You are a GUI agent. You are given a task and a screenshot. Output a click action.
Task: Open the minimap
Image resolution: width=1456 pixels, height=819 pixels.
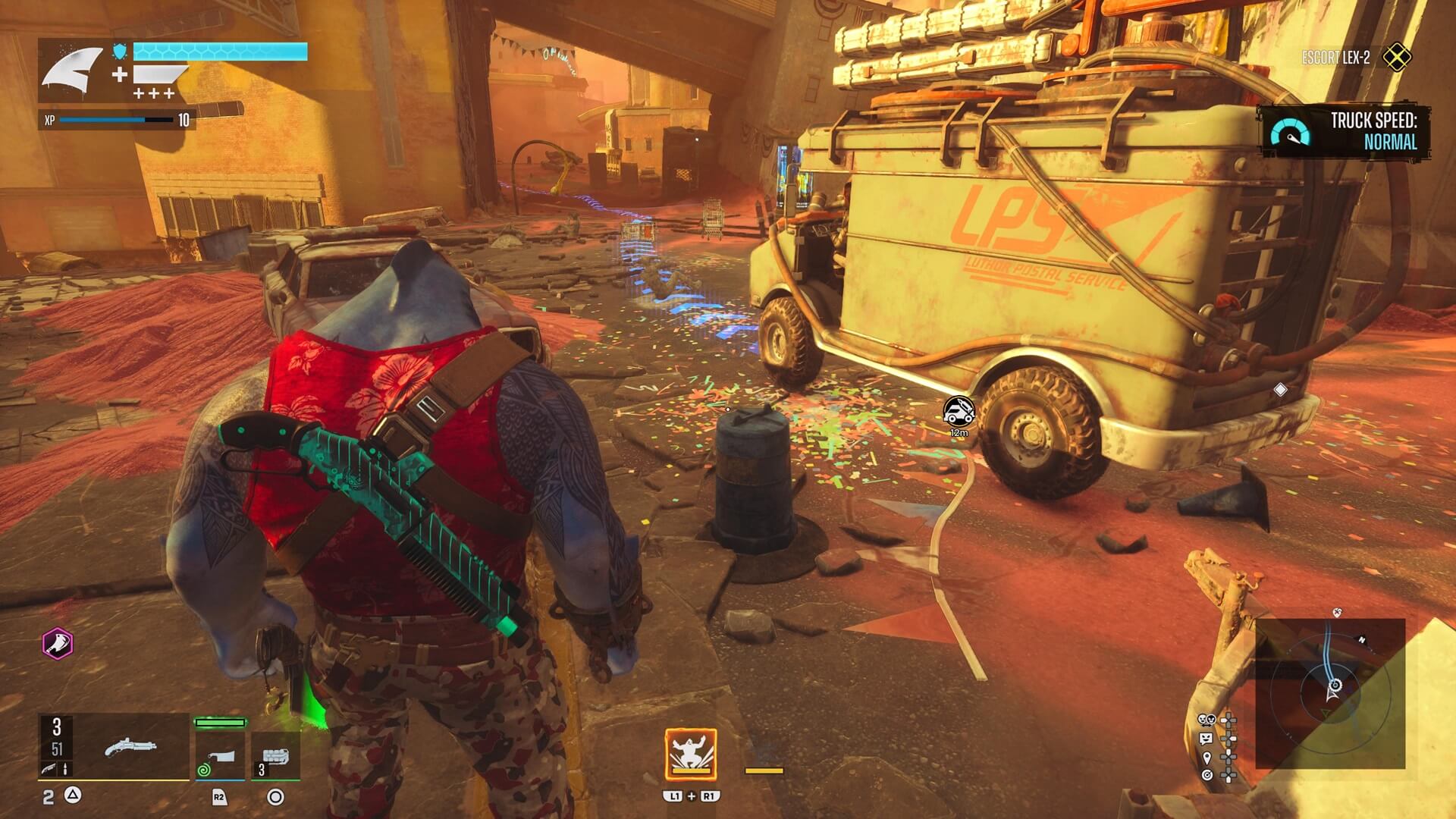(1330, 693)
